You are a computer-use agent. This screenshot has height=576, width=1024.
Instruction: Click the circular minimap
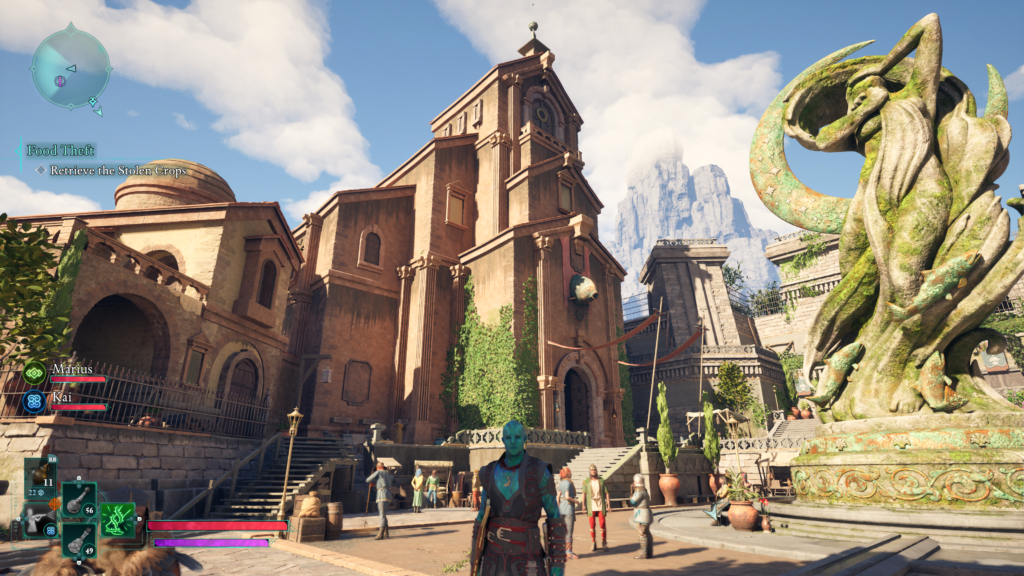tap(70, 68)
